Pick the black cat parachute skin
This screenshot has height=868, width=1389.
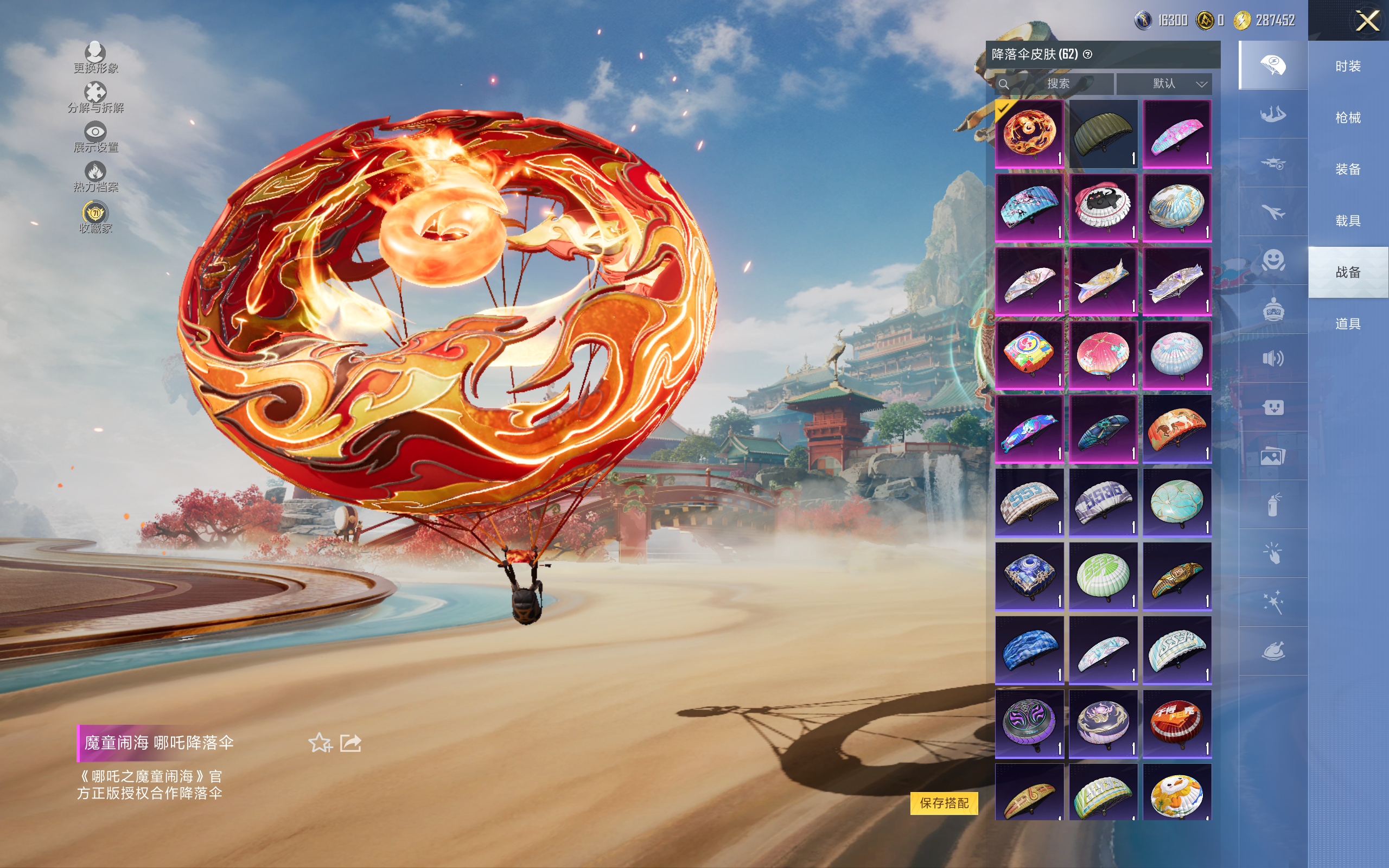(1103, 207)
